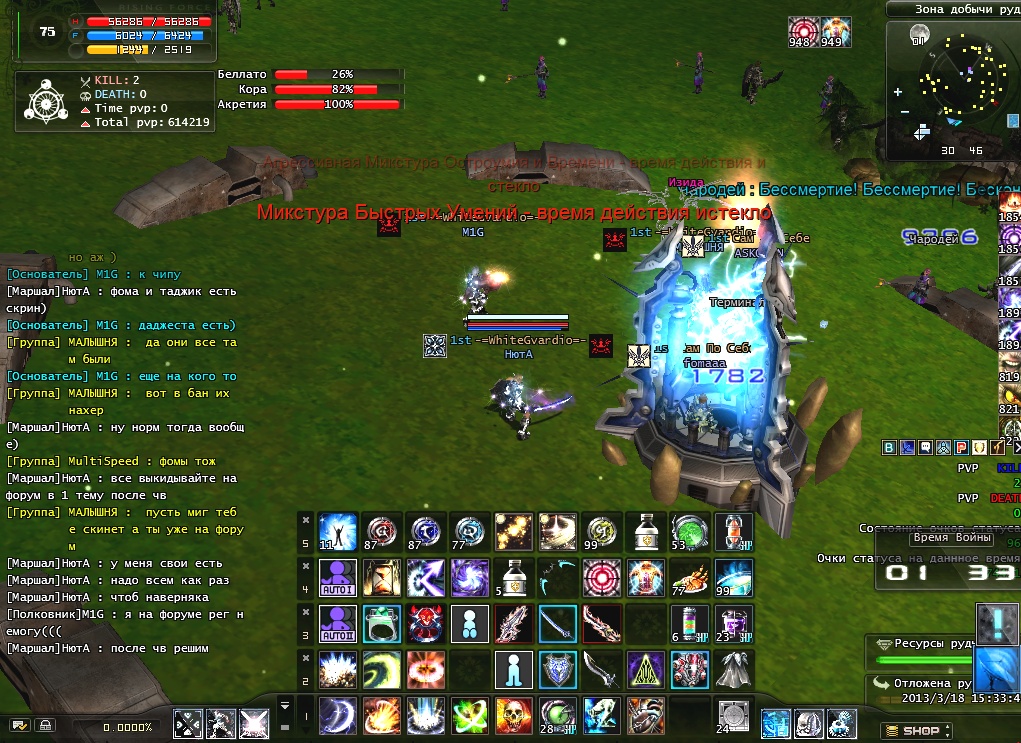Activate the crescent moon slash skill

pos(336,715)
